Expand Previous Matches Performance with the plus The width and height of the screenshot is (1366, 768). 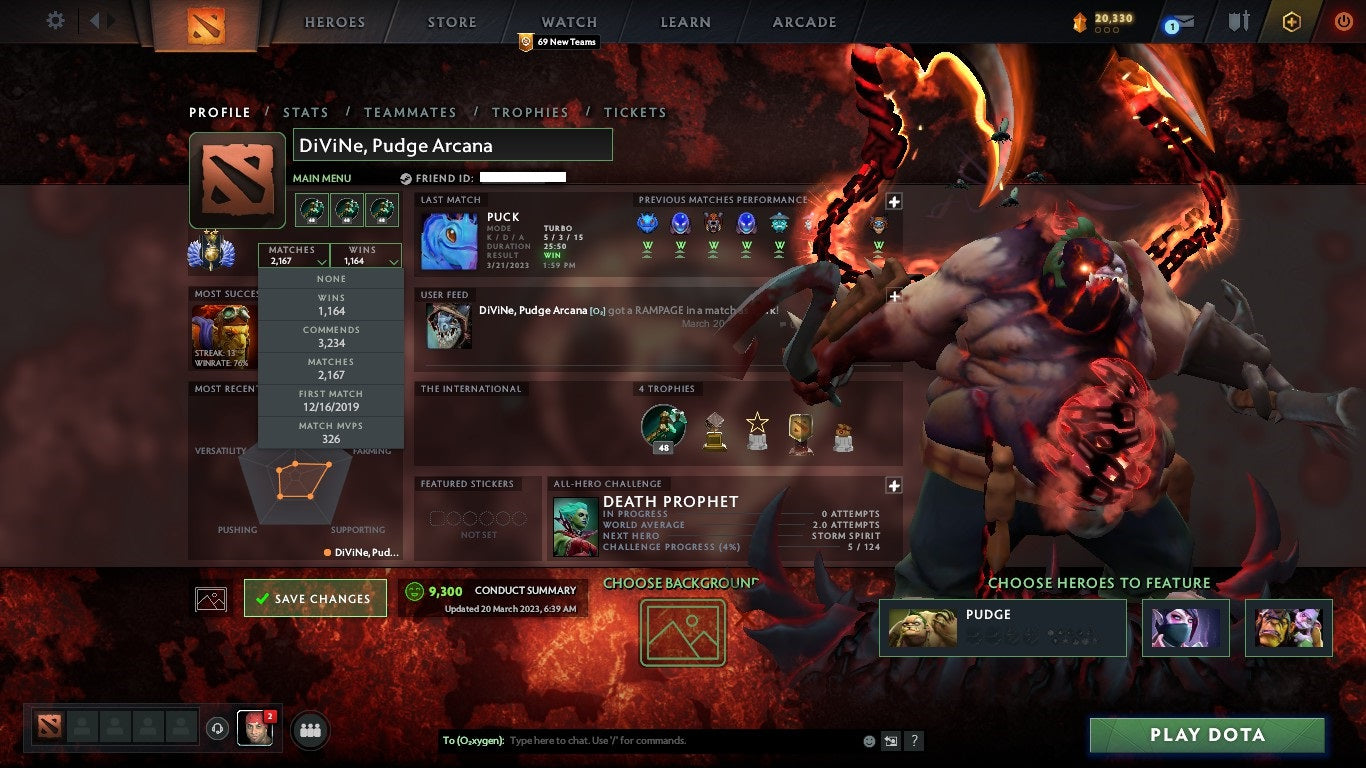(892, 201)
